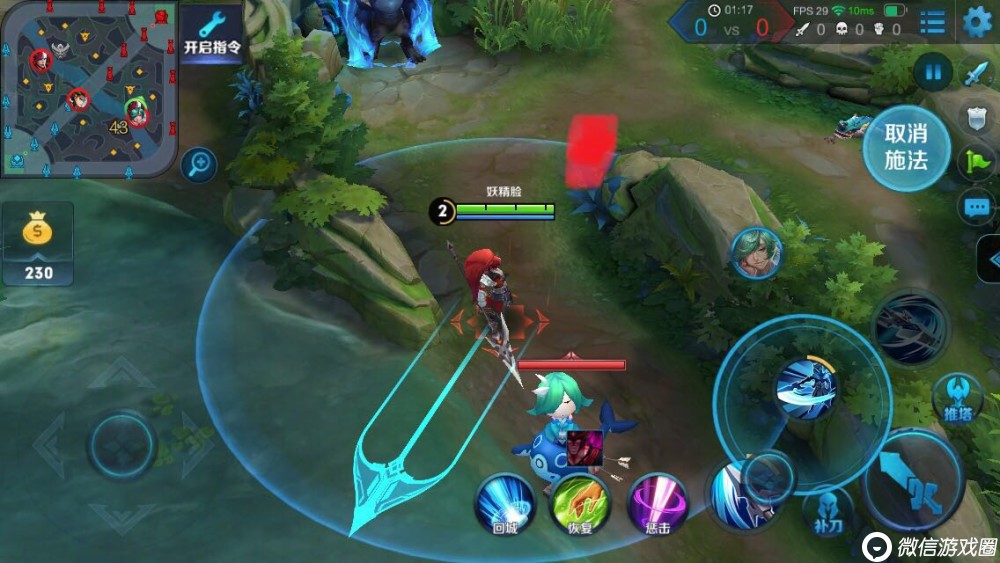This screenshot has height=563, width=1000.
Task: Click the magnifier button below the minimap
Action: (x=199, y=163)
